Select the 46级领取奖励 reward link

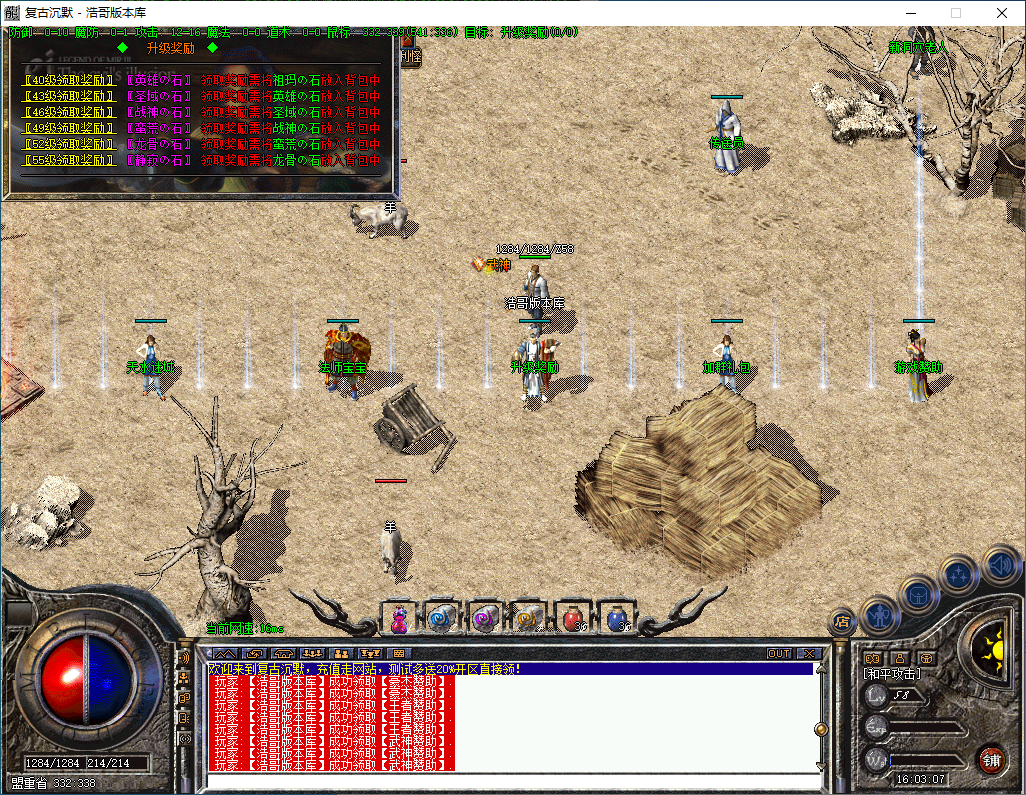pos(68,112)
